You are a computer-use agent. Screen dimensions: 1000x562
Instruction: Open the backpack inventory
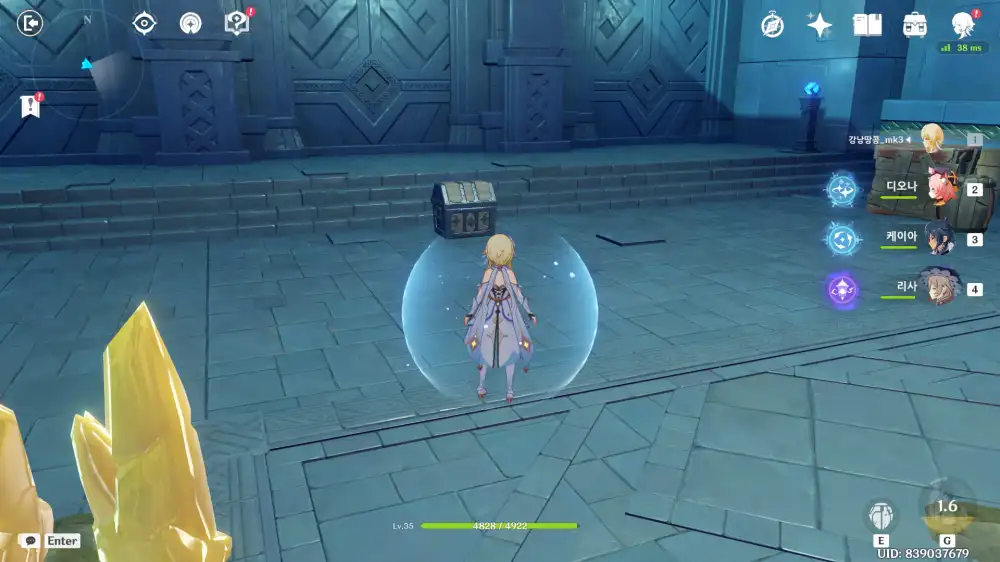coord(914,26)
